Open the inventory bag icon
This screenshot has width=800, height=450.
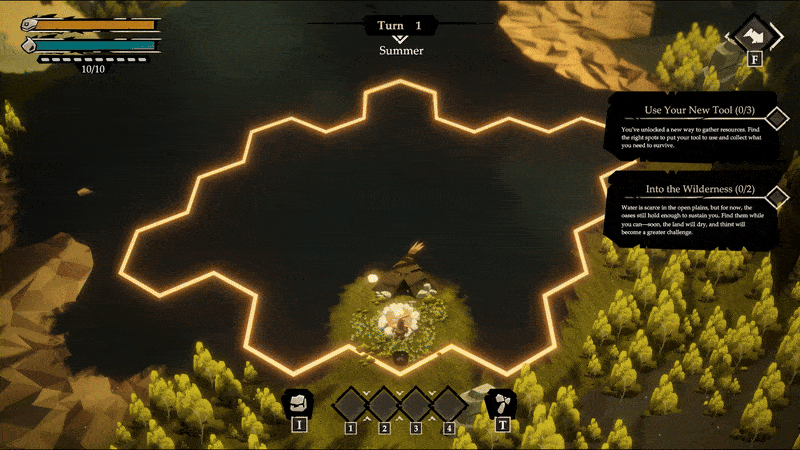tap(298, 403)
